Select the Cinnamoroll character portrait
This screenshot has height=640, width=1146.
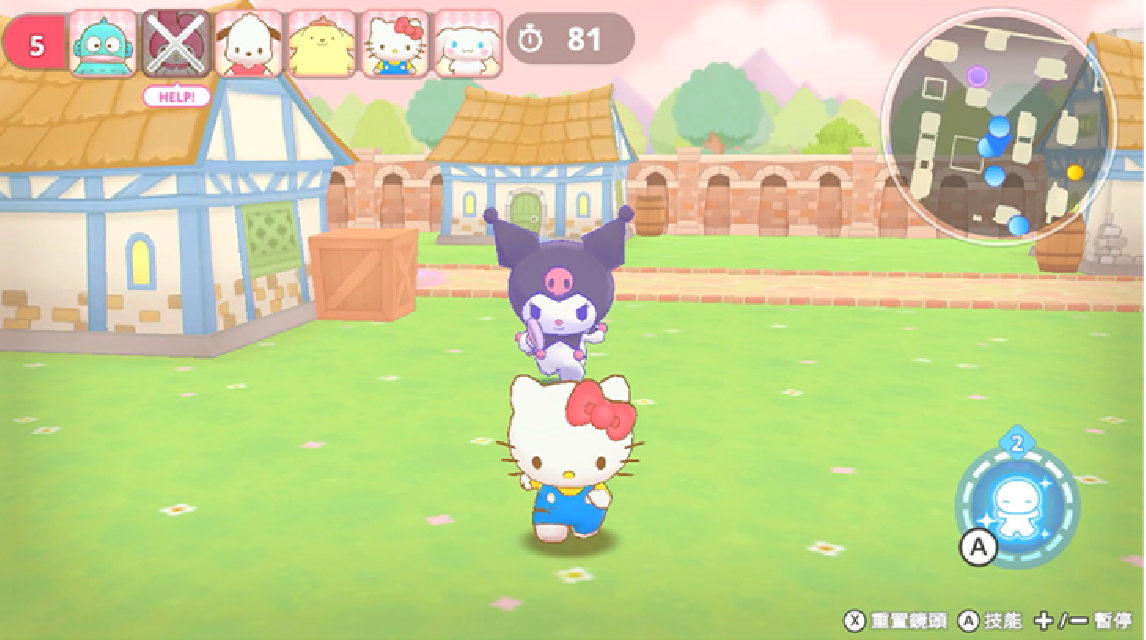(468, 45)
